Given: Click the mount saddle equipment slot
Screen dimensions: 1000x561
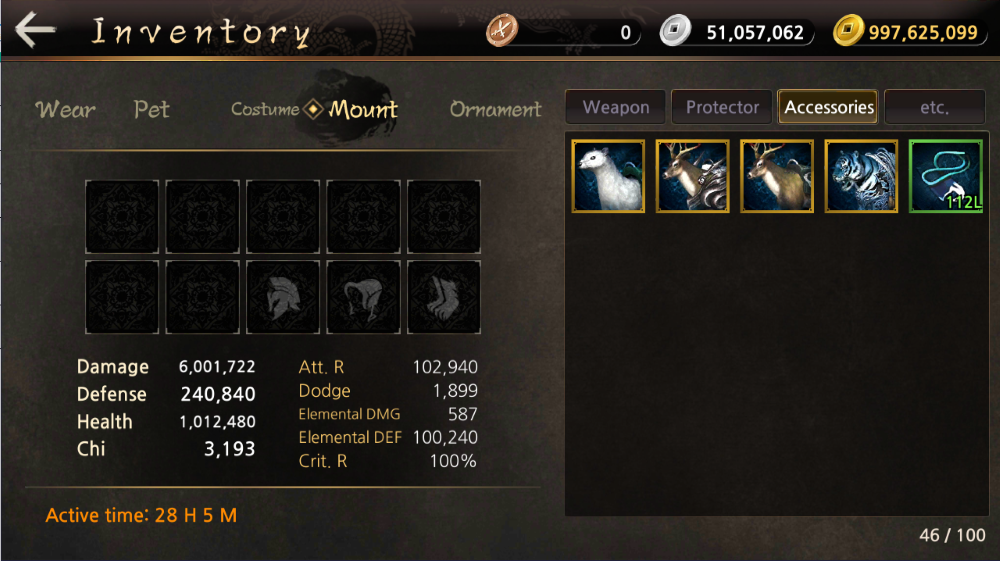Looking at the screenshot, I should click(x=363, y=297).
